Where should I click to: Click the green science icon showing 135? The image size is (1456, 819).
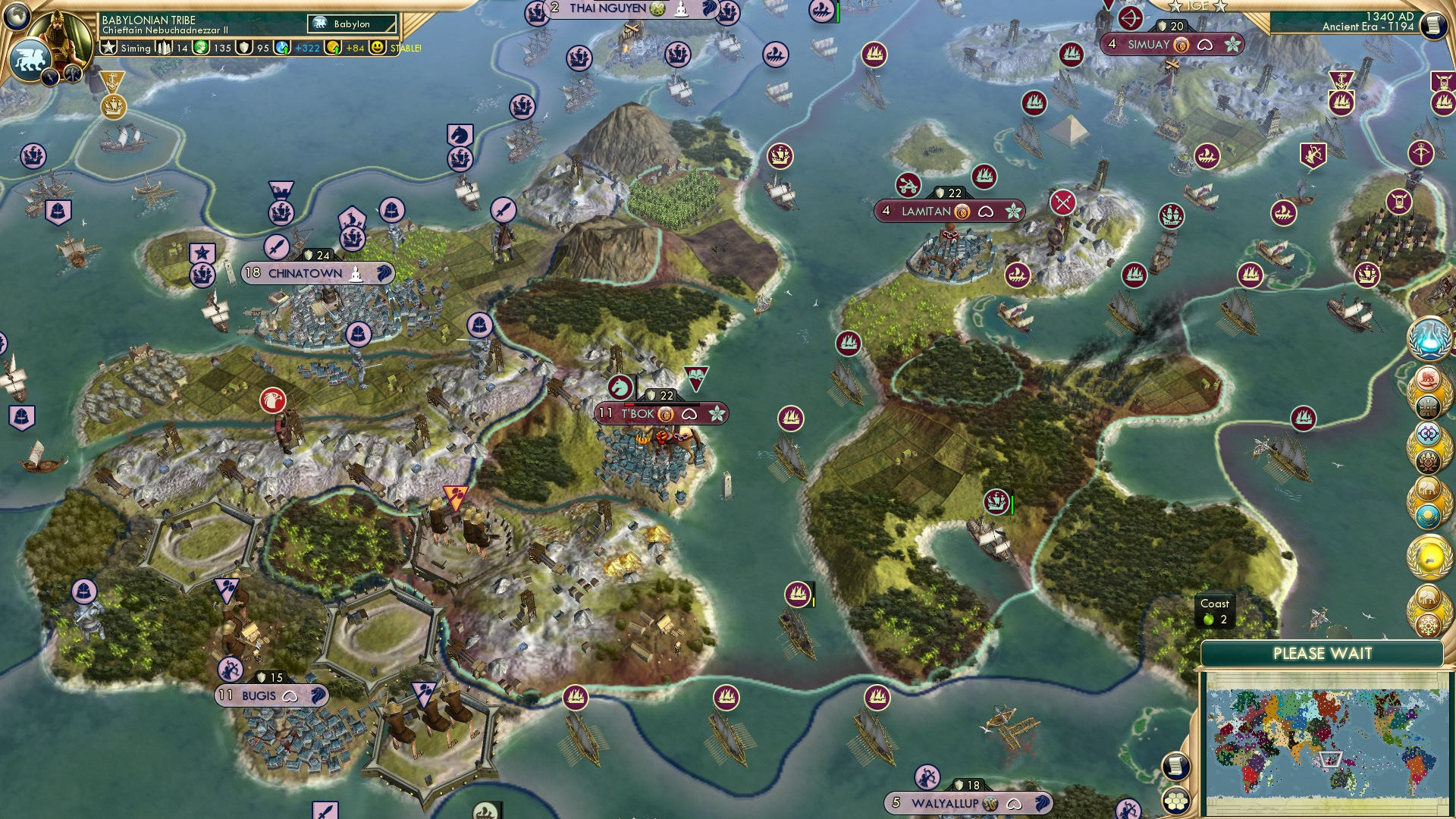(199, 48)
